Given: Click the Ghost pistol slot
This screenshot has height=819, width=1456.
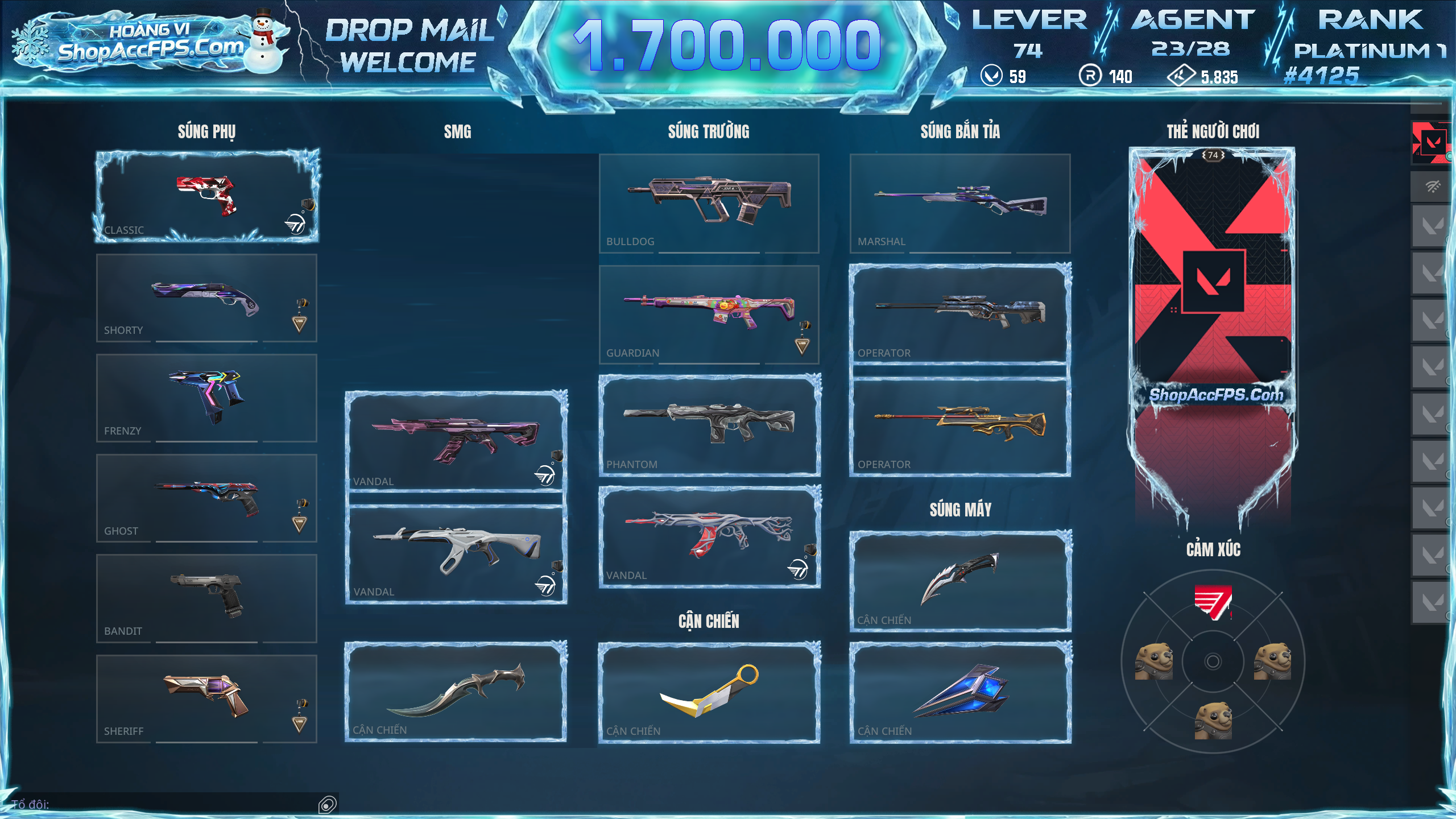Looking at the screenshot, I should click(206, 498).
